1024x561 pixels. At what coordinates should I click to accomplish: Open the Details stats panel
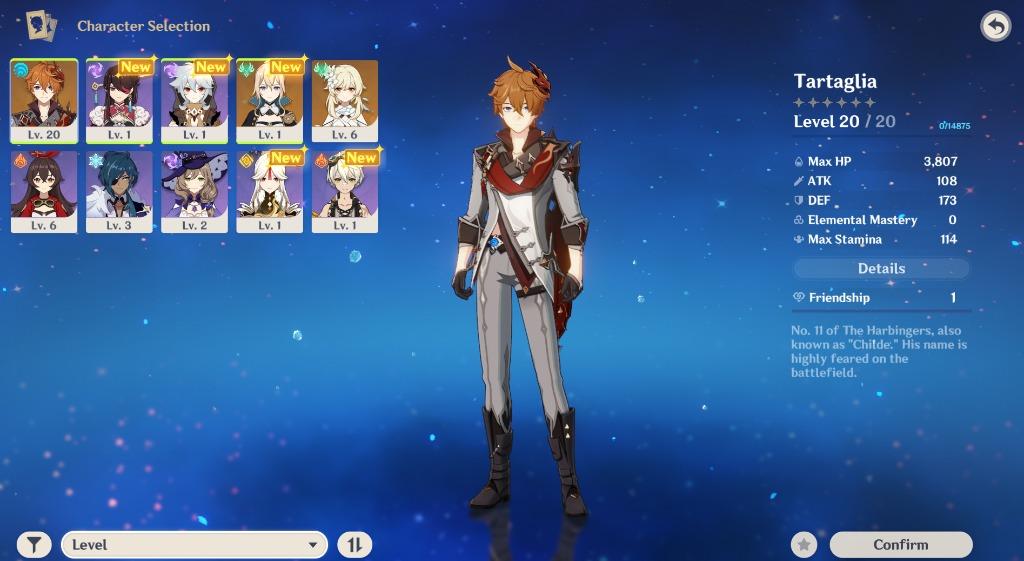881,269
